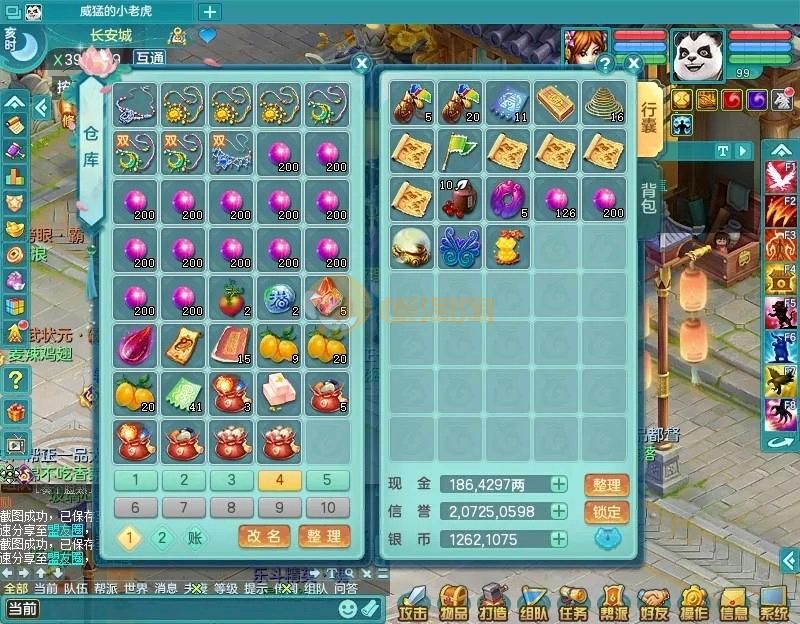Click the plus button beside the 威猛的小老虎 tab

(x=210, y=12)
